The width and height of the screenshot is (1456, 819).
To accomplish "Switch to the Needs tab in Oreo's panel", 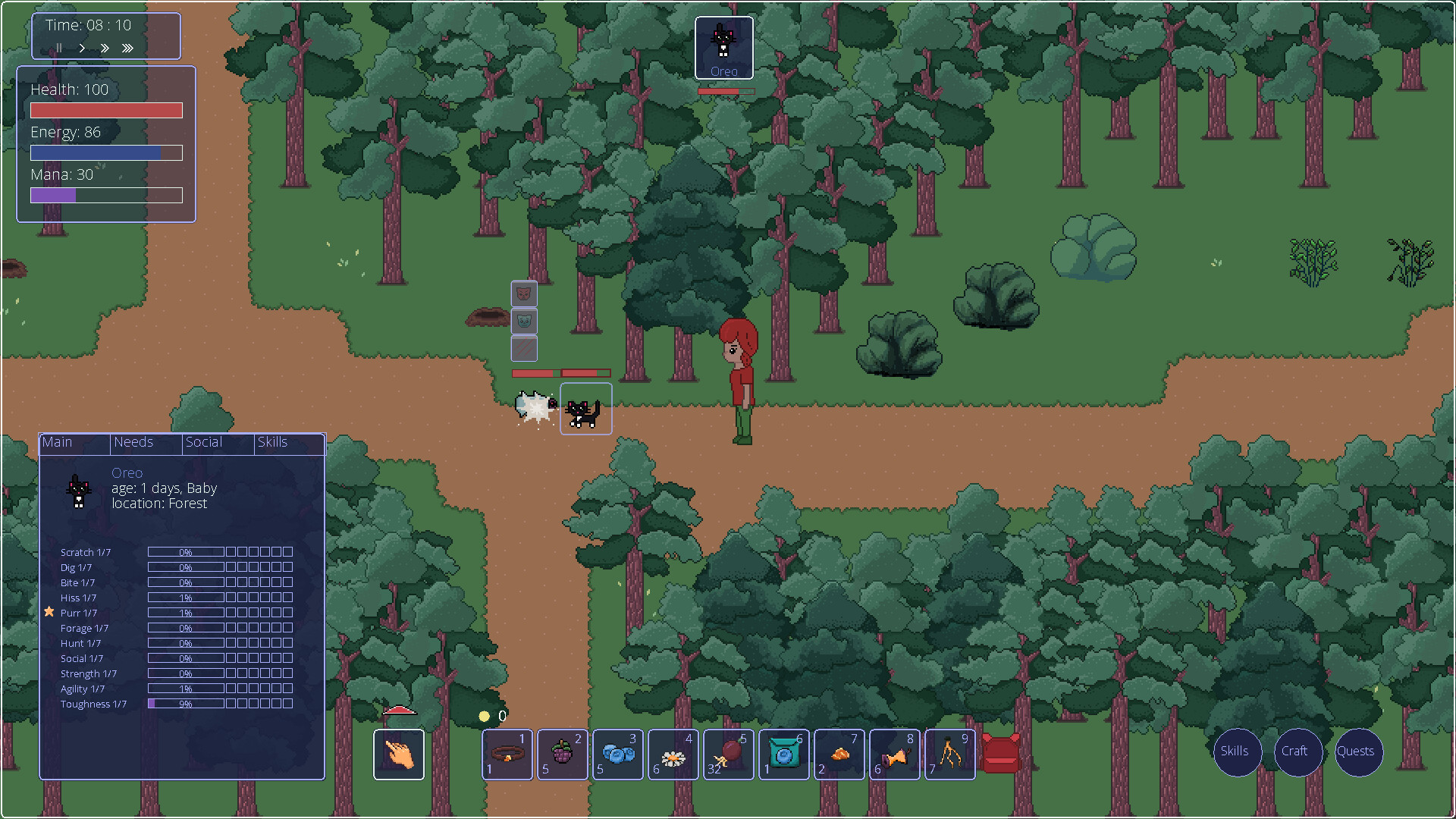I will tap(133, 442).
